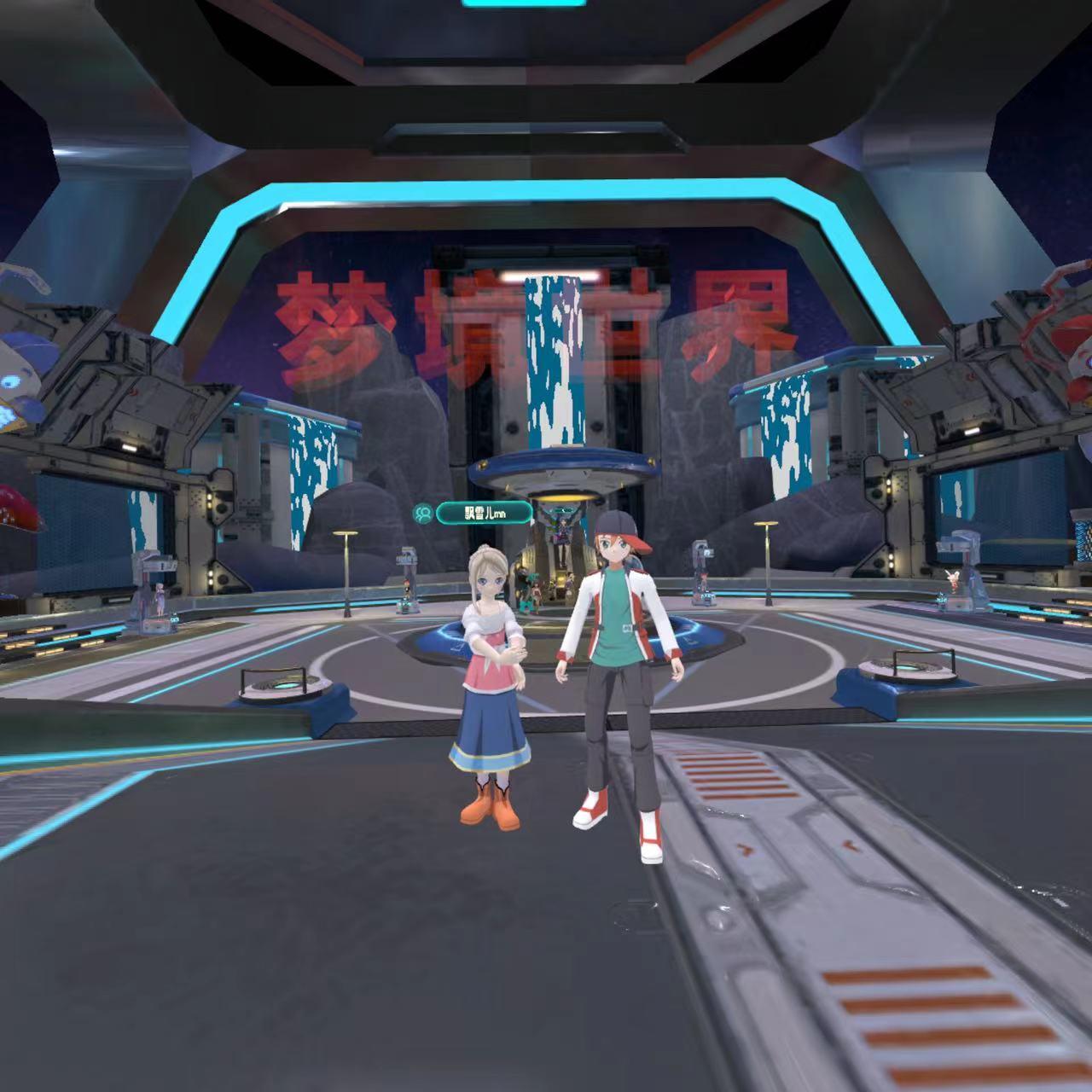Select the 飘雪儿mm player name tag
The image size is (1092, 1092).
point(485,514)
